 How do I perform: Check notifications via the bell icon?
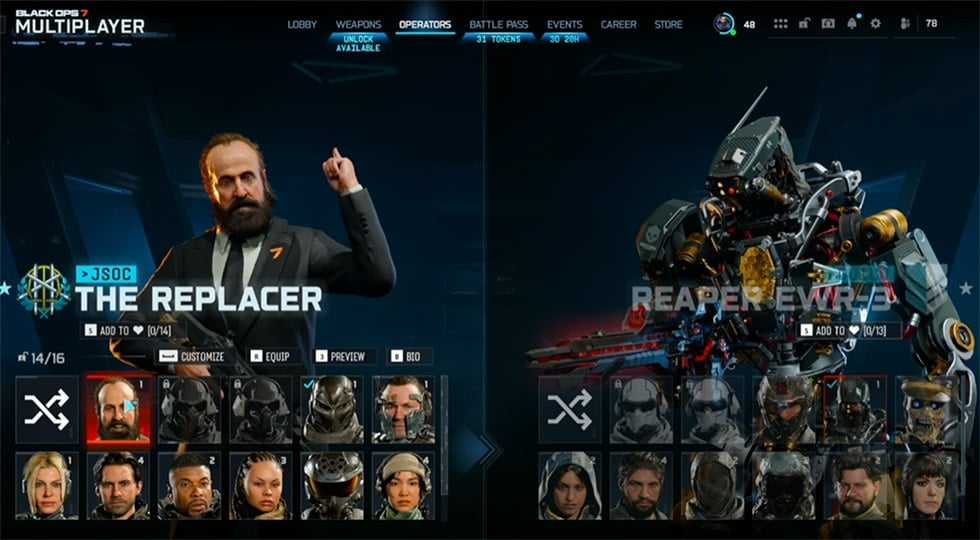pos(852,24)
